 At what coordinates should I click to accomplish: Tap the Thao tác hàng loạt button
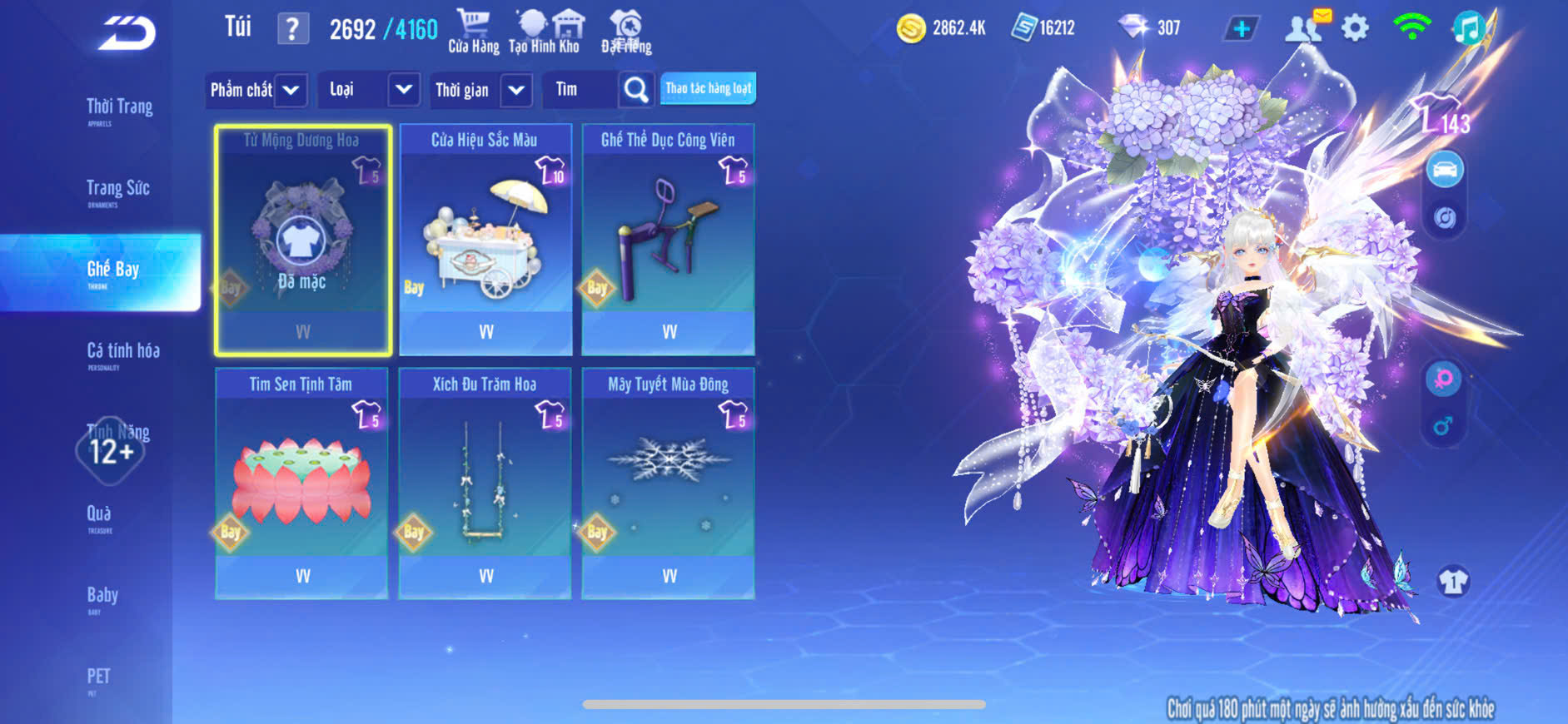(708, 88)
